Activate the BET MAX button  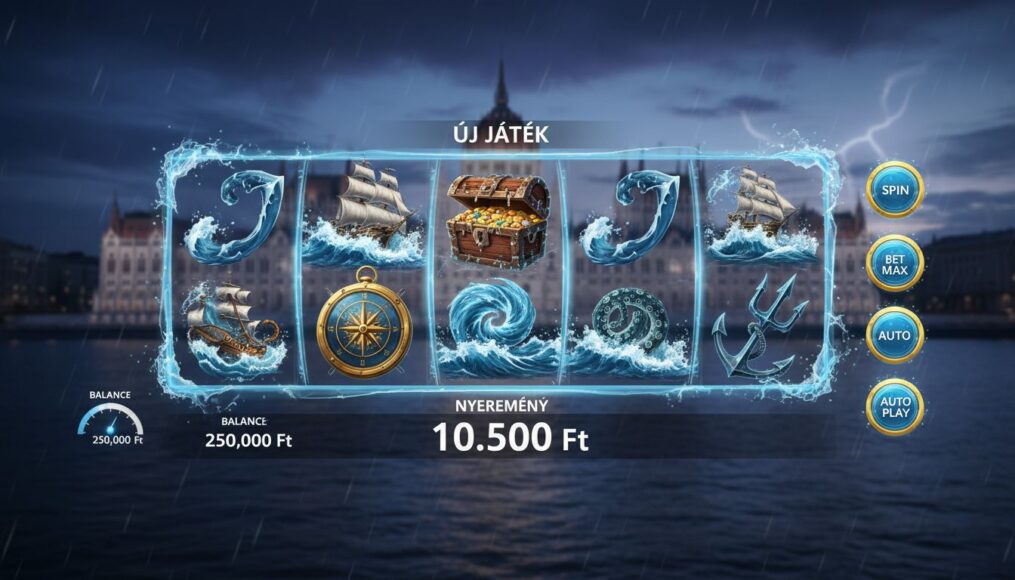[x=894, y=263]
